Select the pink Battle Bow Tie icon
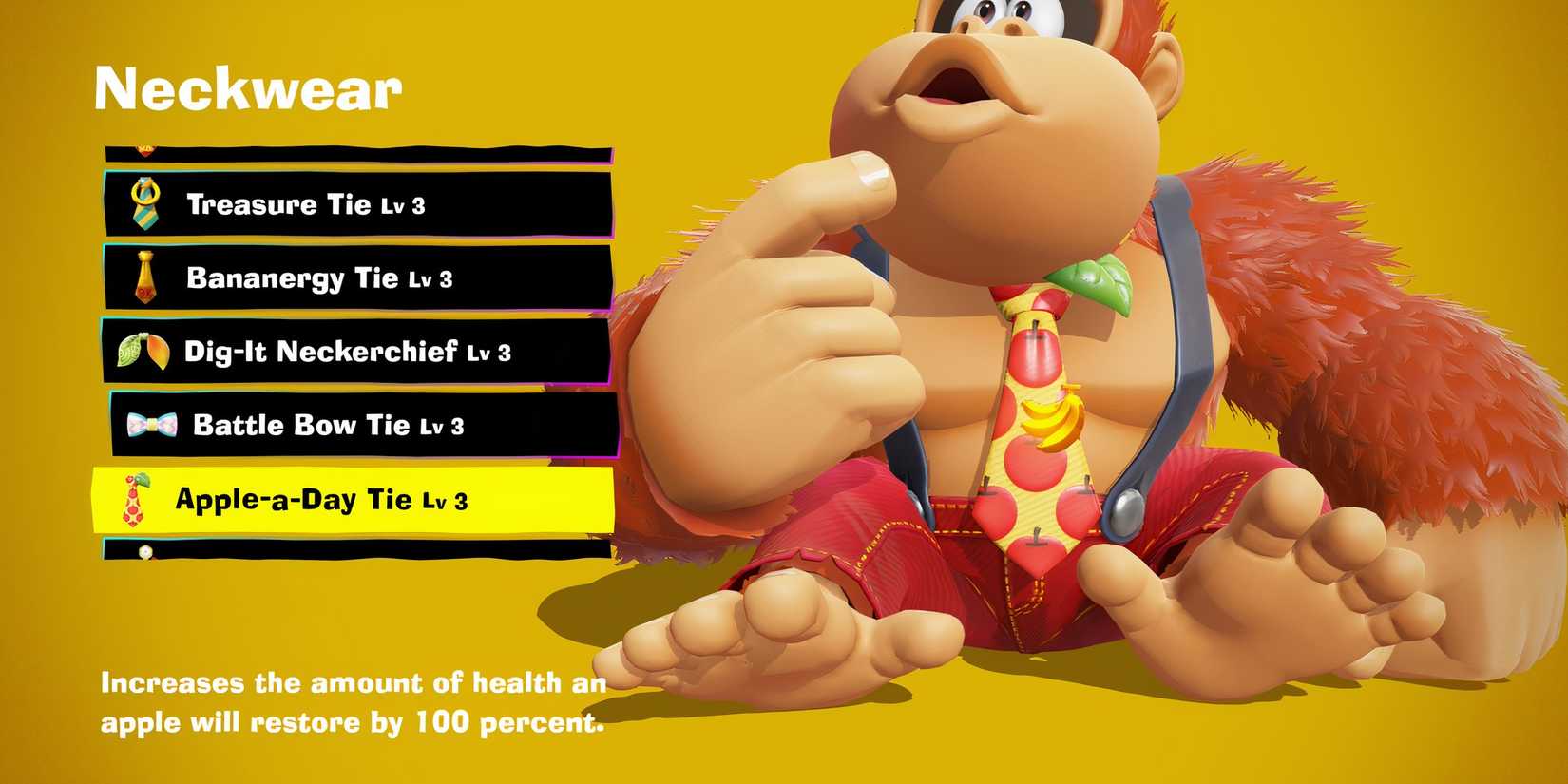This screenshot has width=1568, height=784. pos(149,424)
